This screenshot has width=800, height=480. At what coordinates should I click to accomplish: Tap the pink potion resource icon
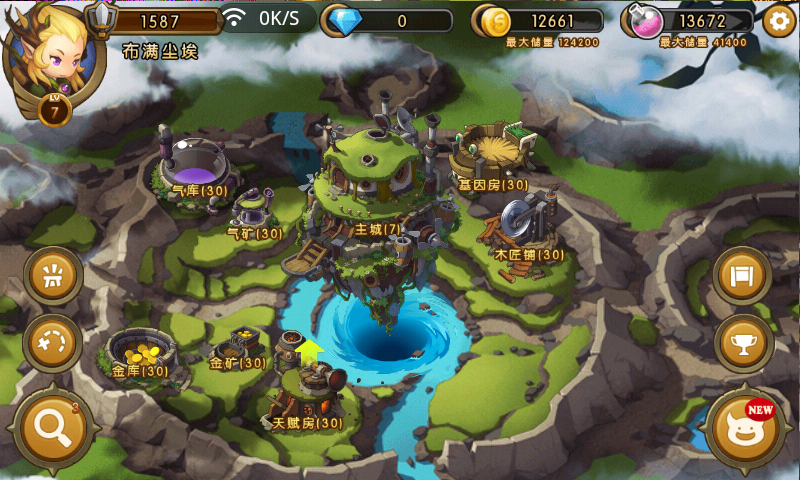pyautogui.click(x=642, y=21)
